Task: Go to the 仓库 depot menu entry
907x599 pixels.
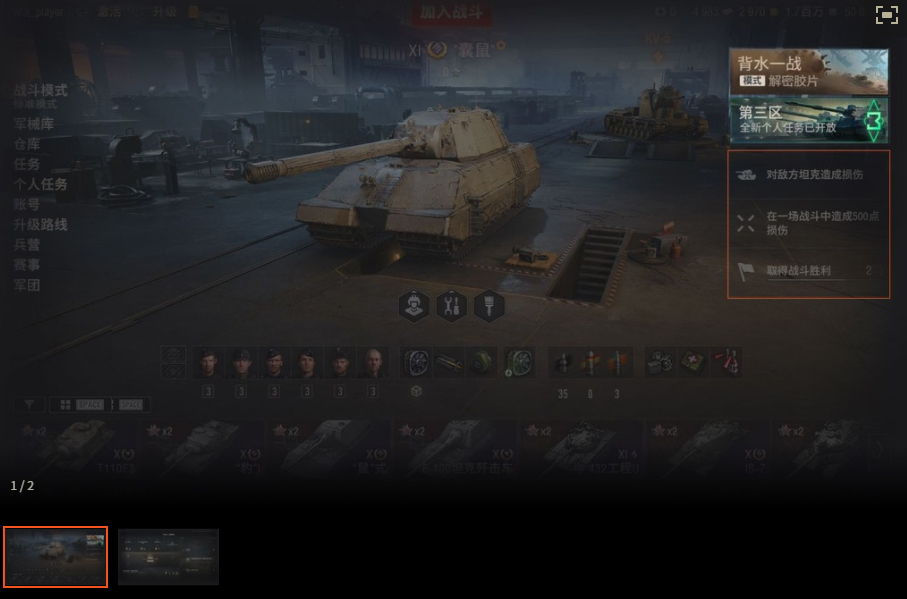Action: coord(27,144)
